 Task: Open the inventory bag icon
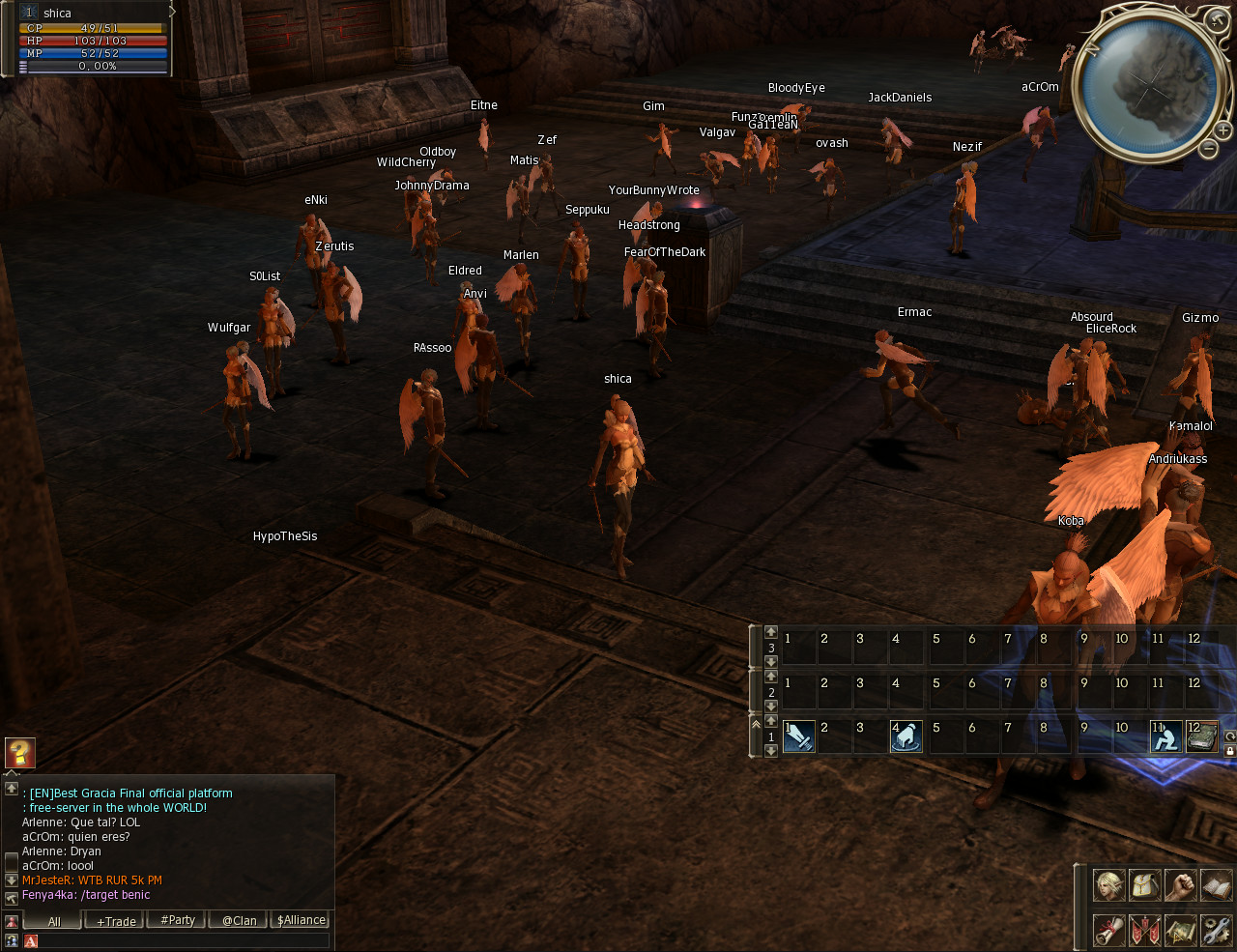1144,884
